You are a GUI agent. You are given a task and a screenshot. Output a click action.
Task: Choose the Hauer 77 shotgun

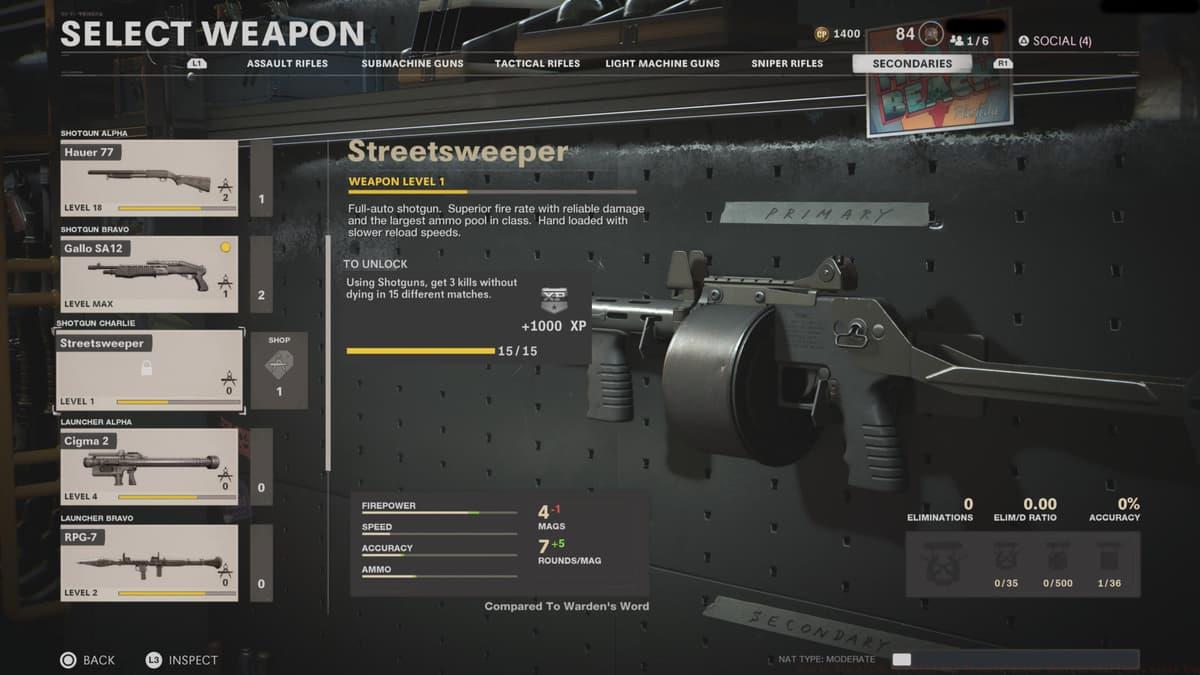click(x=149, y=178)
